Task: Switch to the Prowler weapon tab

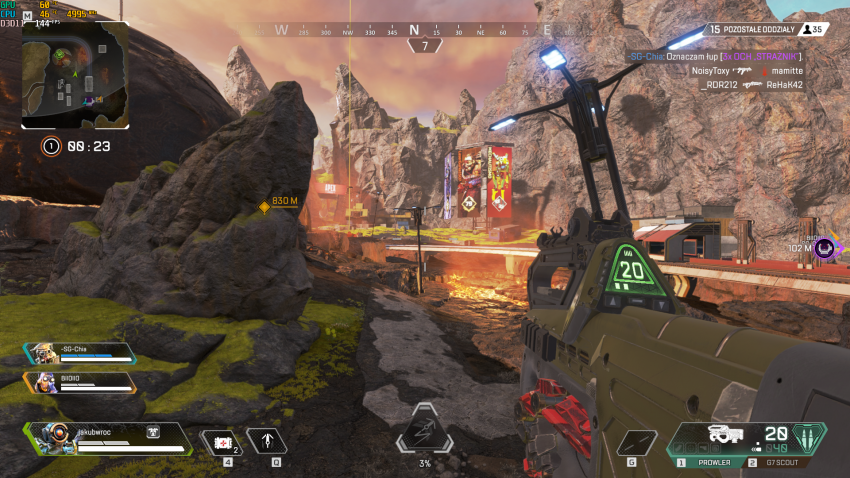Action: coord(706,463)
